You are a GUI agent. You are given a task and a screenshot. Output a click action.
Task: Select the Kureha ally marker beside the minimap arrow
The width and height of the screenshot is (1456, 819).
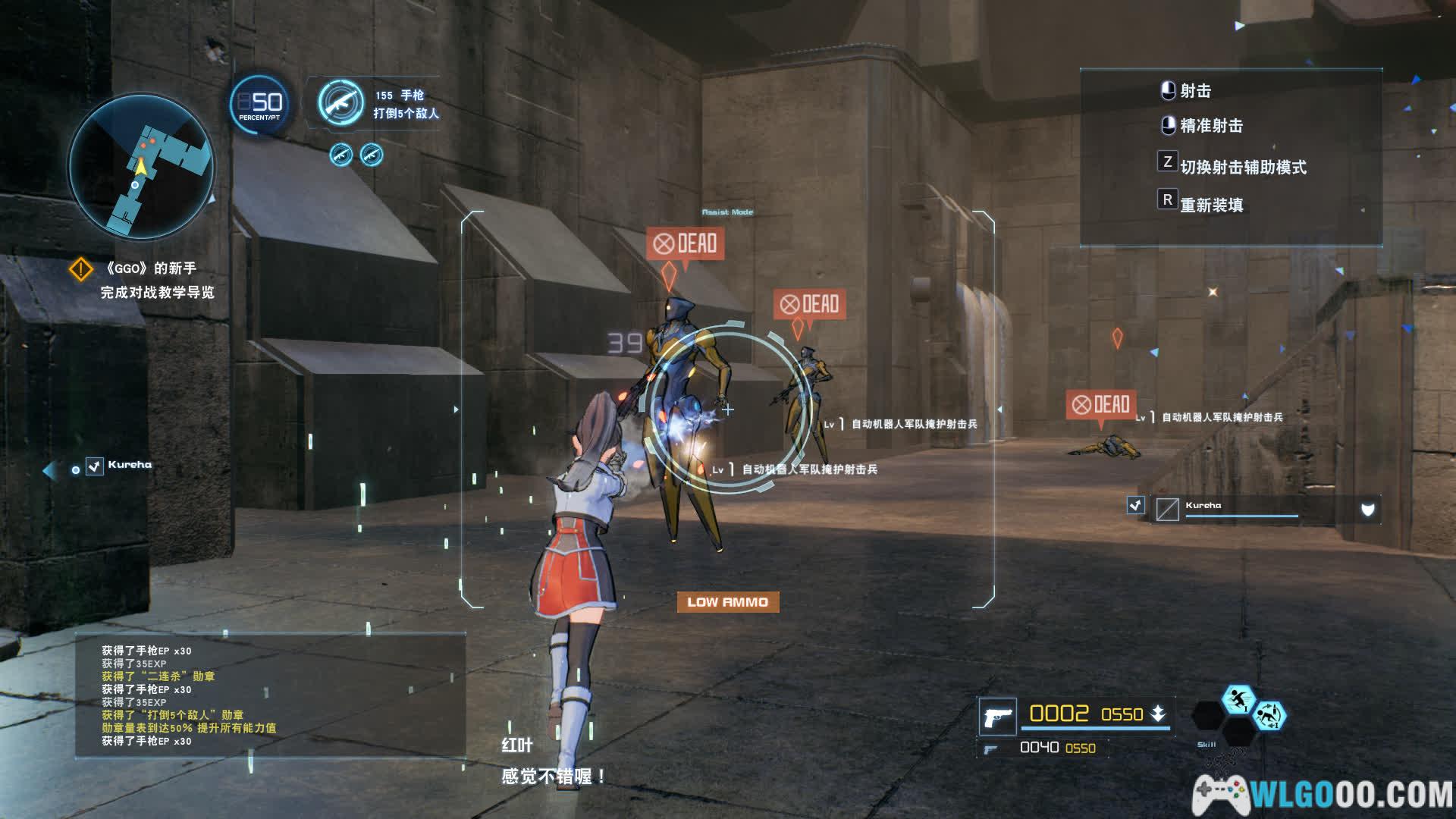point(120,465)
